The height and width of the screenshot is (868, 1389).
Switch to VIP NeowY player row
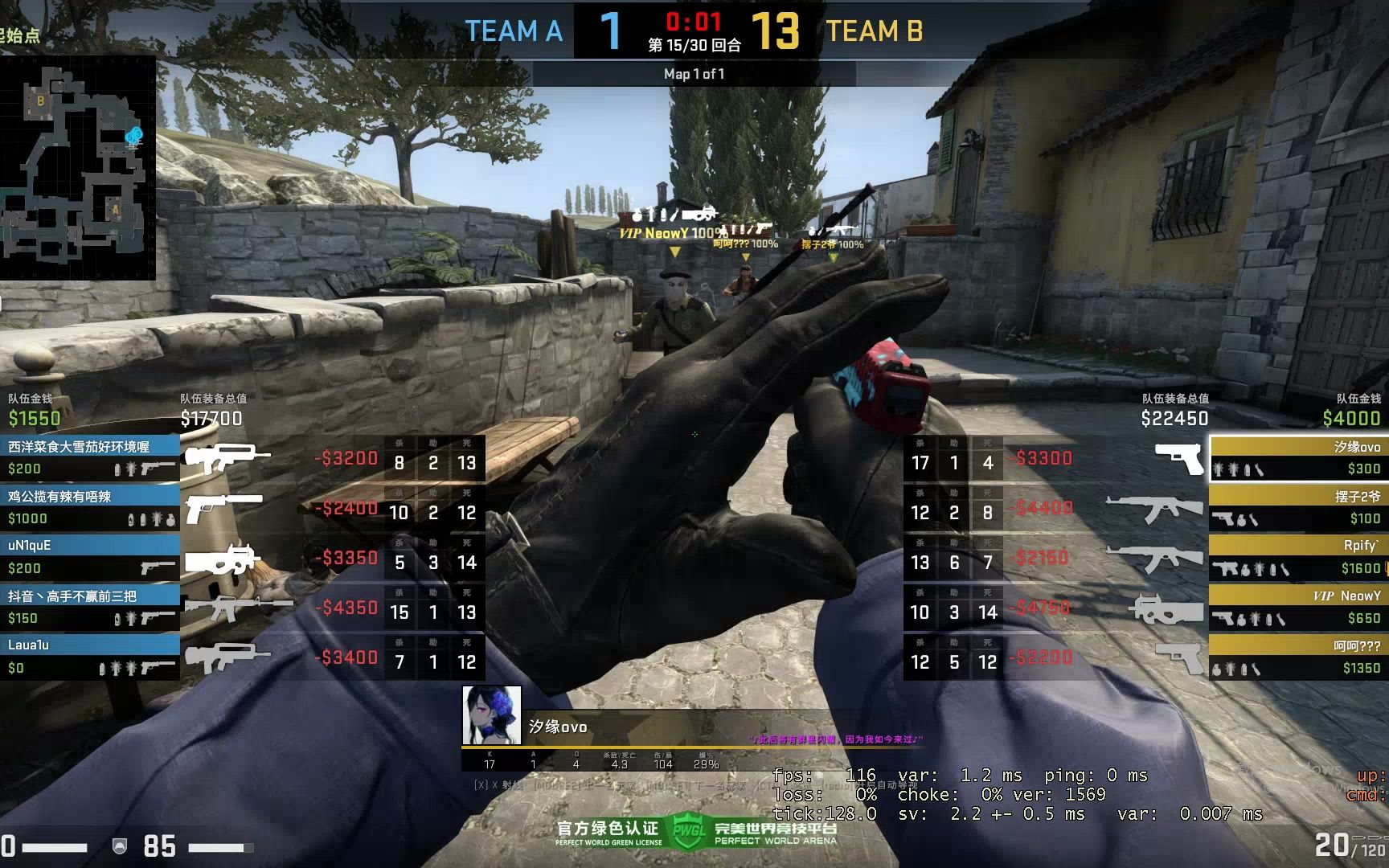tap(1298, 607)
